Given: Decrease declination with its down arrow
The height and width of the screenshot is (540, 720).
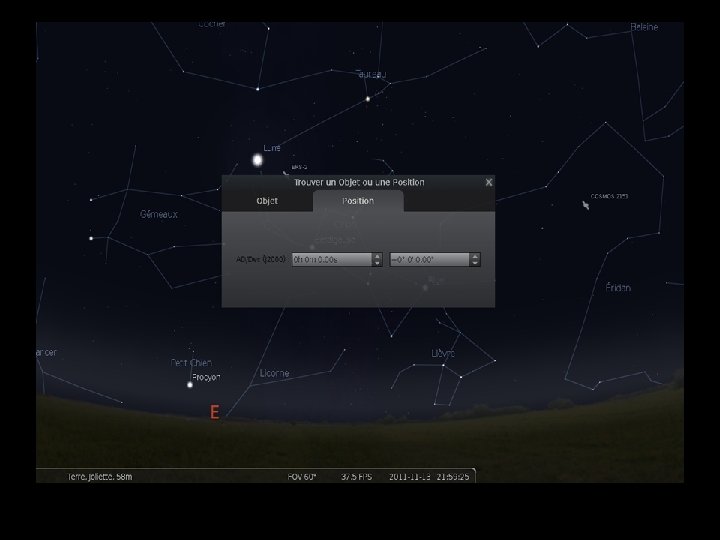Looking at the screenshot, I should tap(475, 263).
